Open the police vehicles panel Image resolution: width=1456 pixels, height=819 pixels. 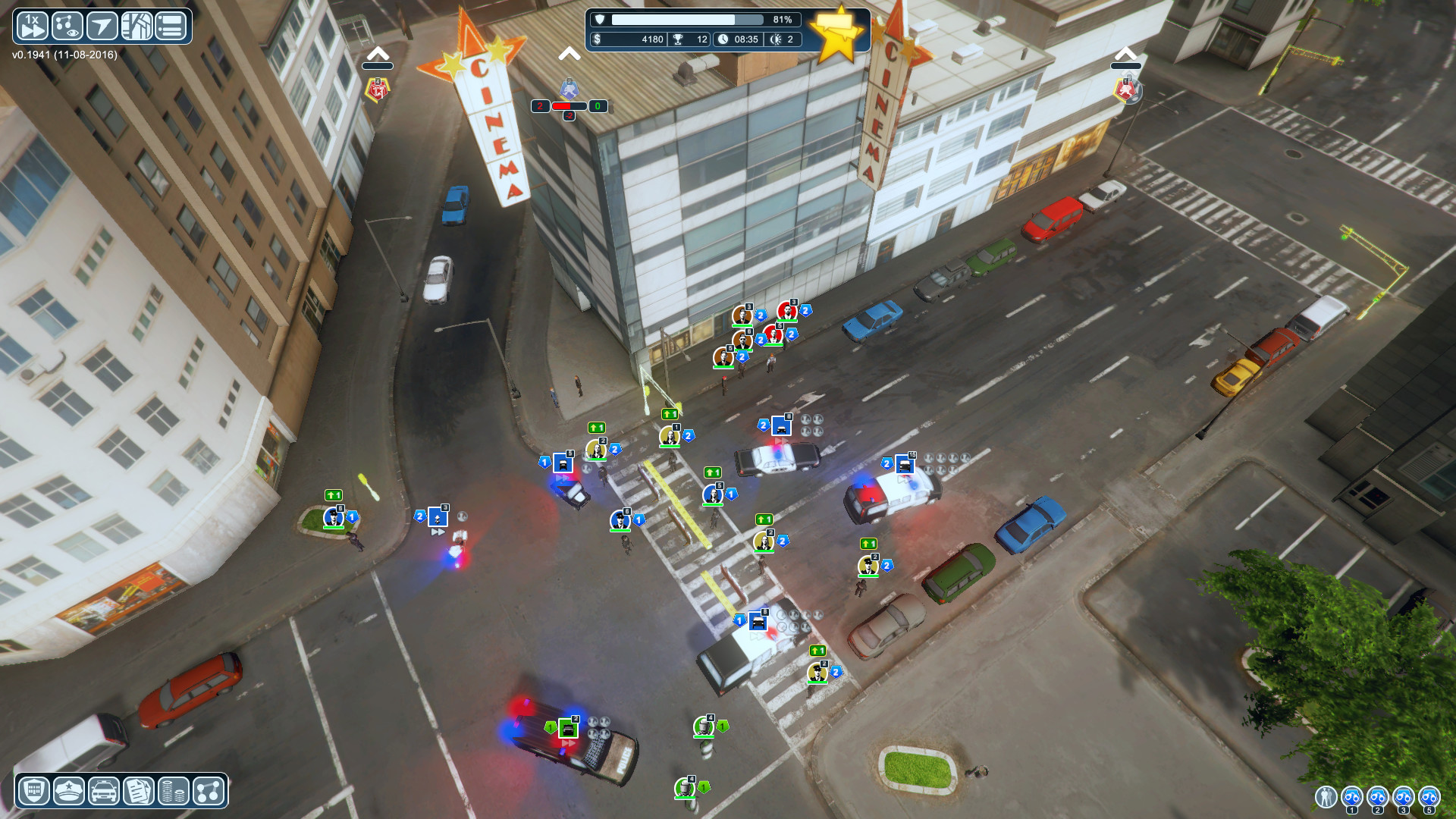click(x=105, y=789)
